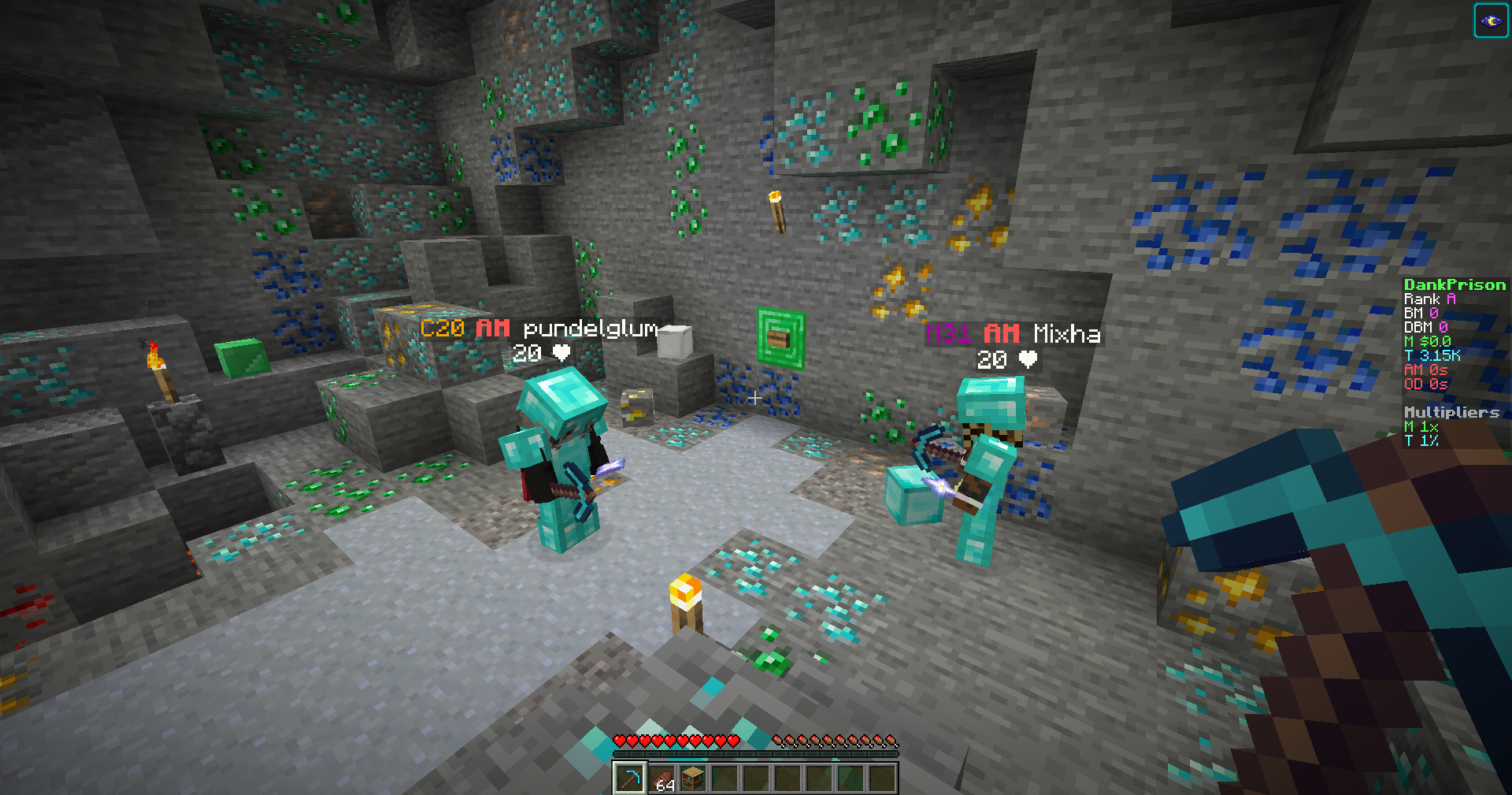Screen dimensions: 1512x795
Task: Click the DankPrison sidebar title
Action: pyautogui.click(x=1453, y=284)
